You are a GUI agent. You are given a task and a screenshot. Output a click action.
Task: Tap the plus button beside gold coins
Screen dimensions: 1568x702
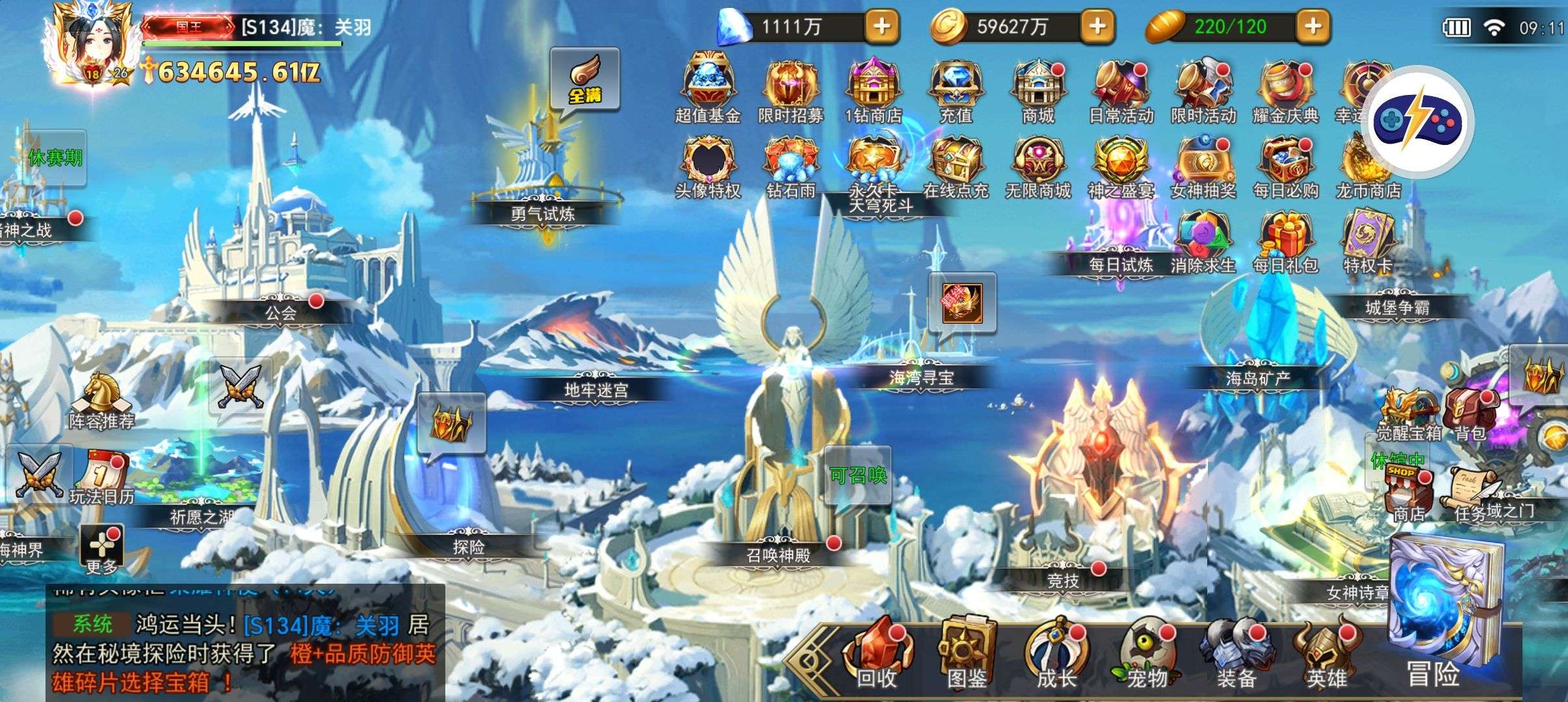pyautogui.click(x=1097, y=27)
